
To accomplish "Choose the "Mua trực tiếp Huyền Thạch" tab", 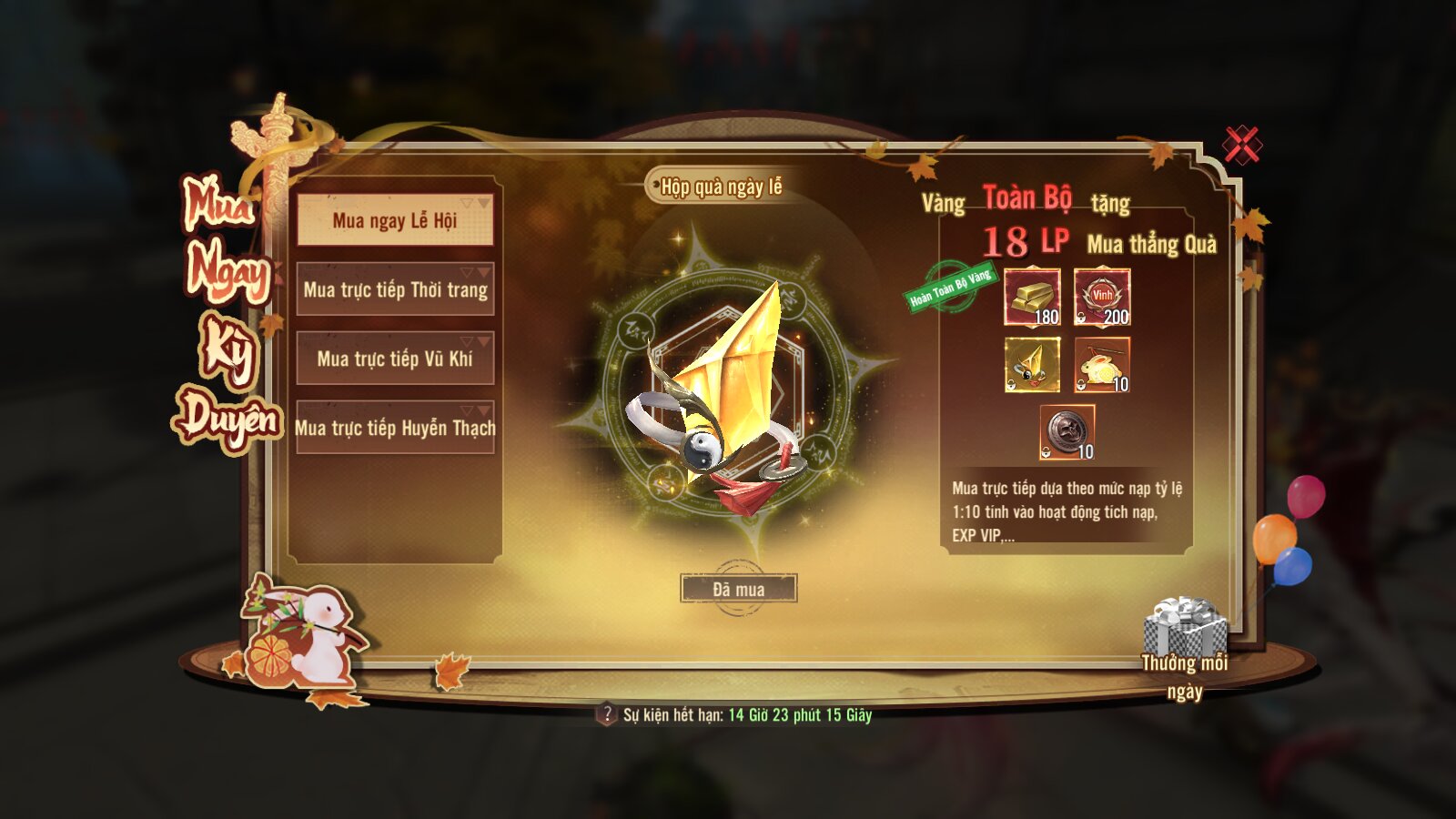I will (395, 428).
